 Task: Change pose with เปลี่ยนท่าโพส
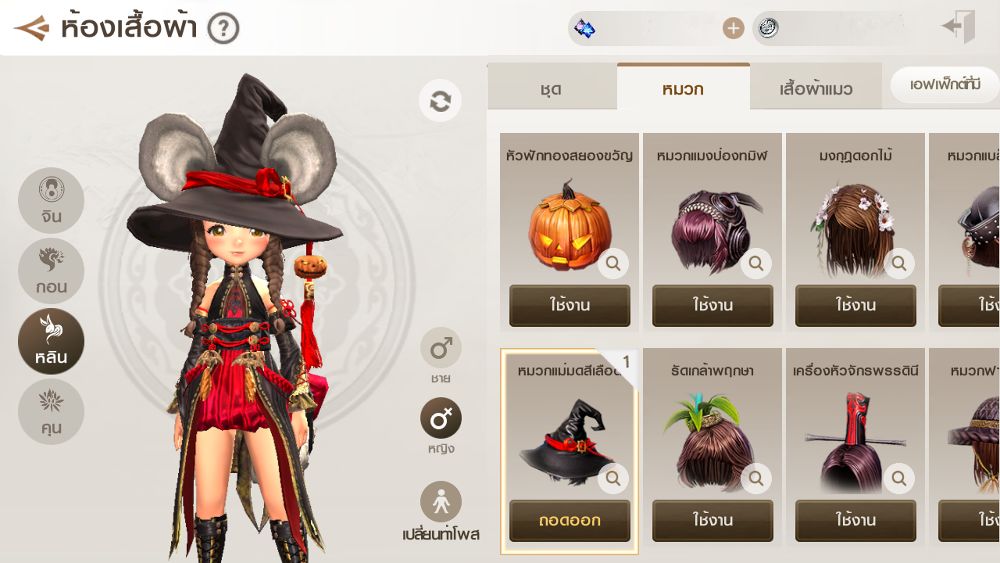[441, 510]
